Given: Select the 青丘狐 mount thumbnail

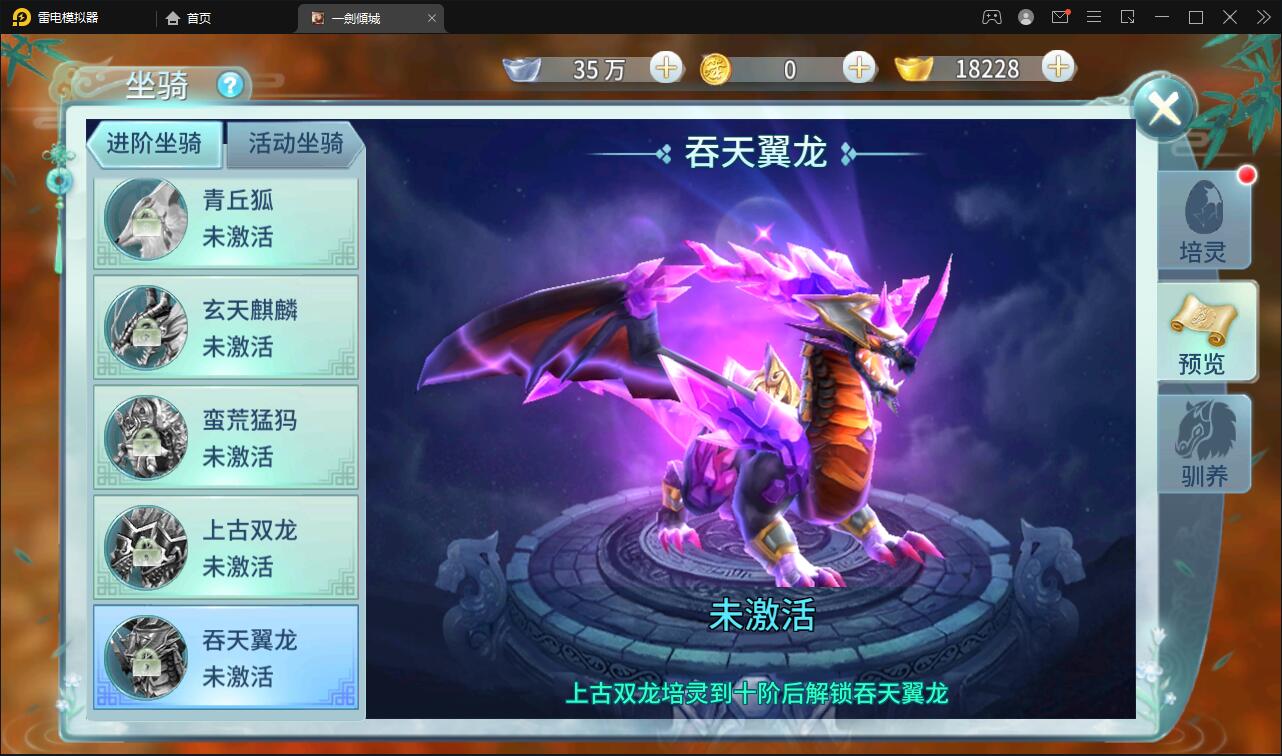Looking at the screenshot, I should click(x=225, y=217).
